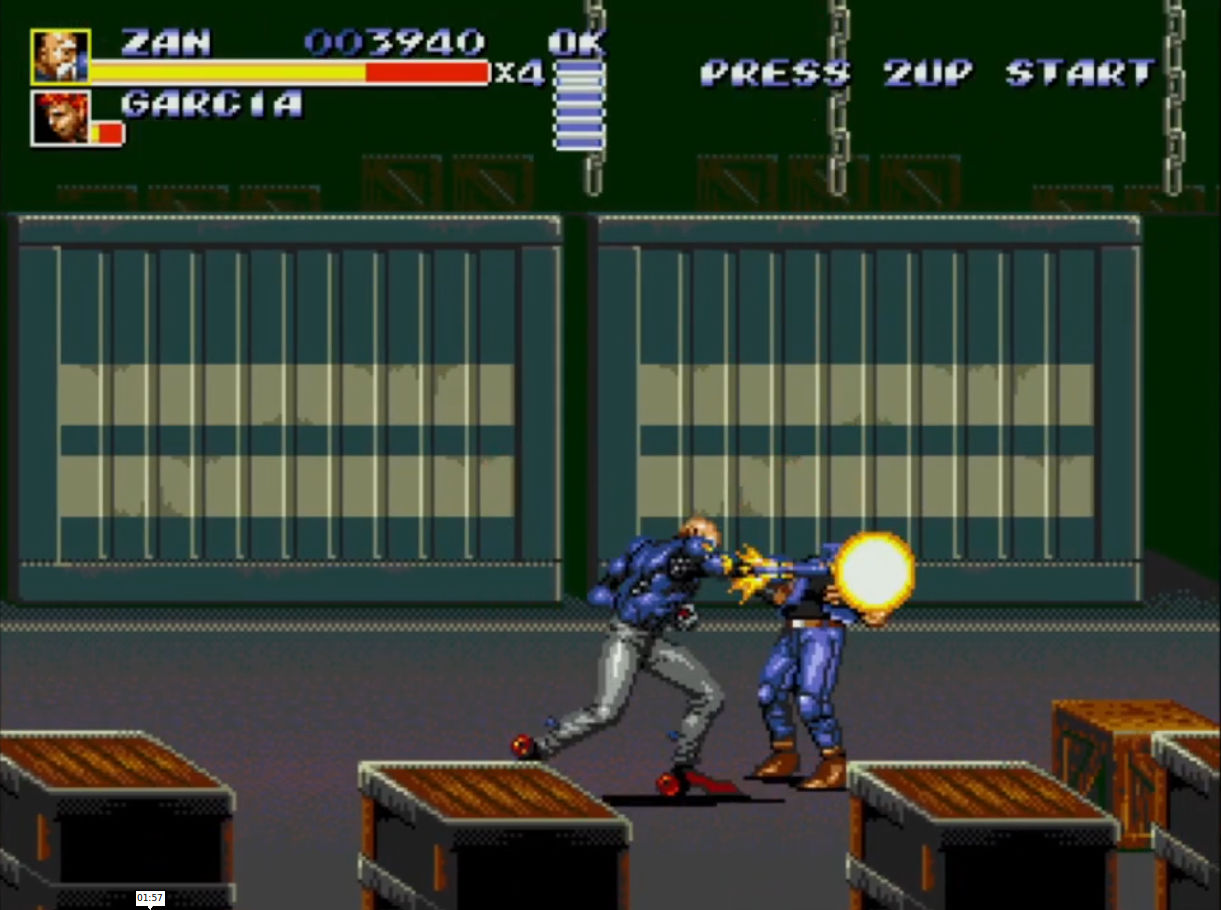This screenshot has width=1221, height=910.
Task: Click Zan's player portrait
Action: click(60, 57)
